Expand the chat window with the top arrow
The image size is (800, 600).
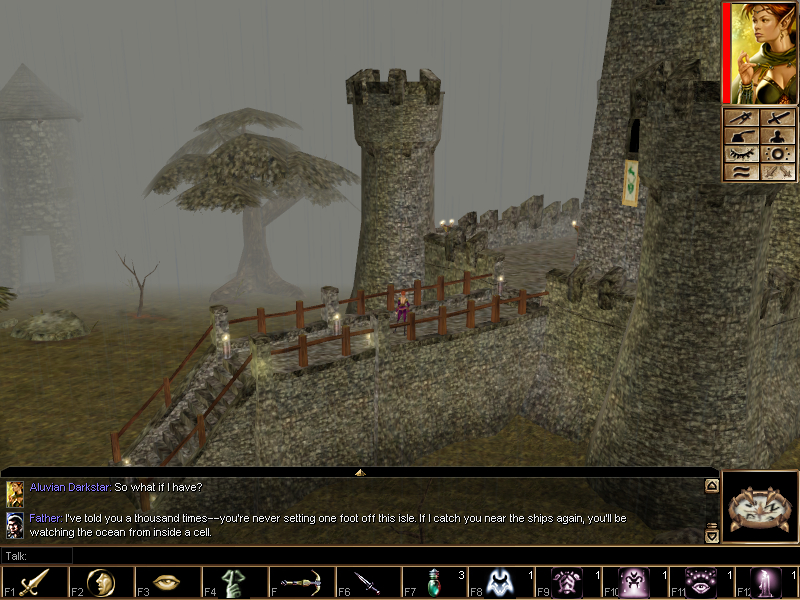360,471
